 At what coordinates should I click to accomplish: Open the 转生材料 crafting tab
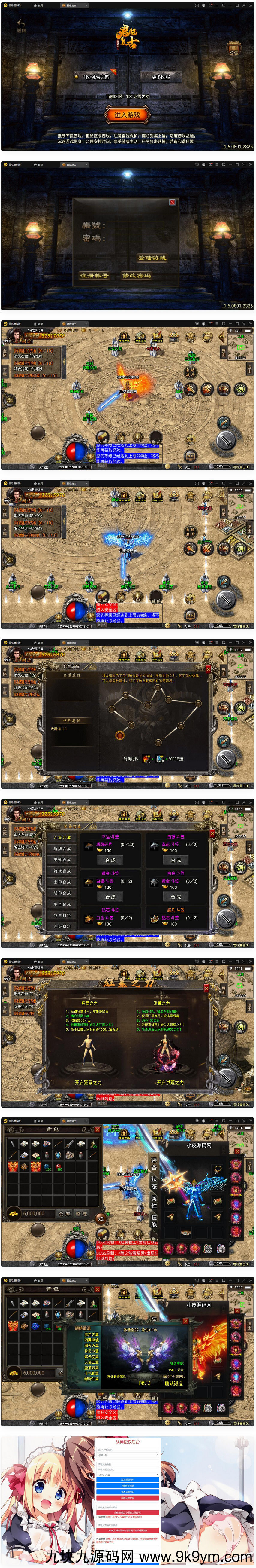(62, 915)
